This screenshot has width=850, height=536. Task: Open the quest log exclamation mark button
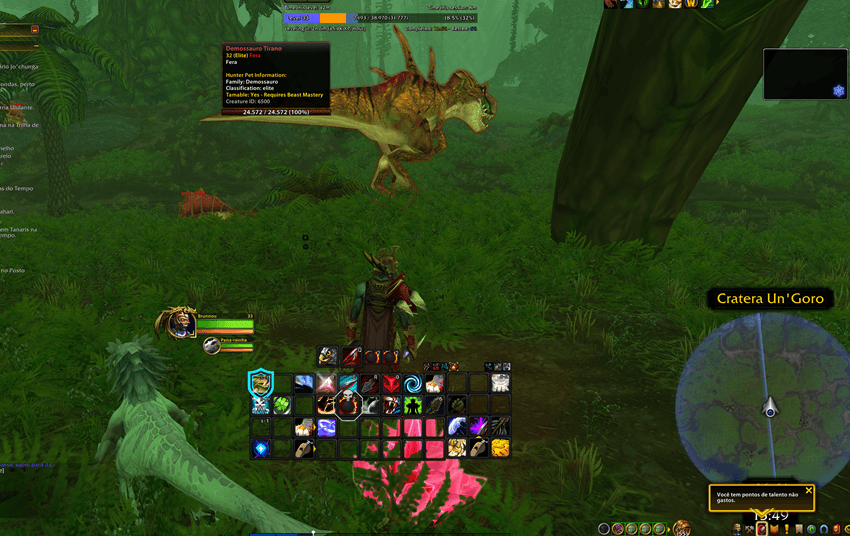coord(786,529)
